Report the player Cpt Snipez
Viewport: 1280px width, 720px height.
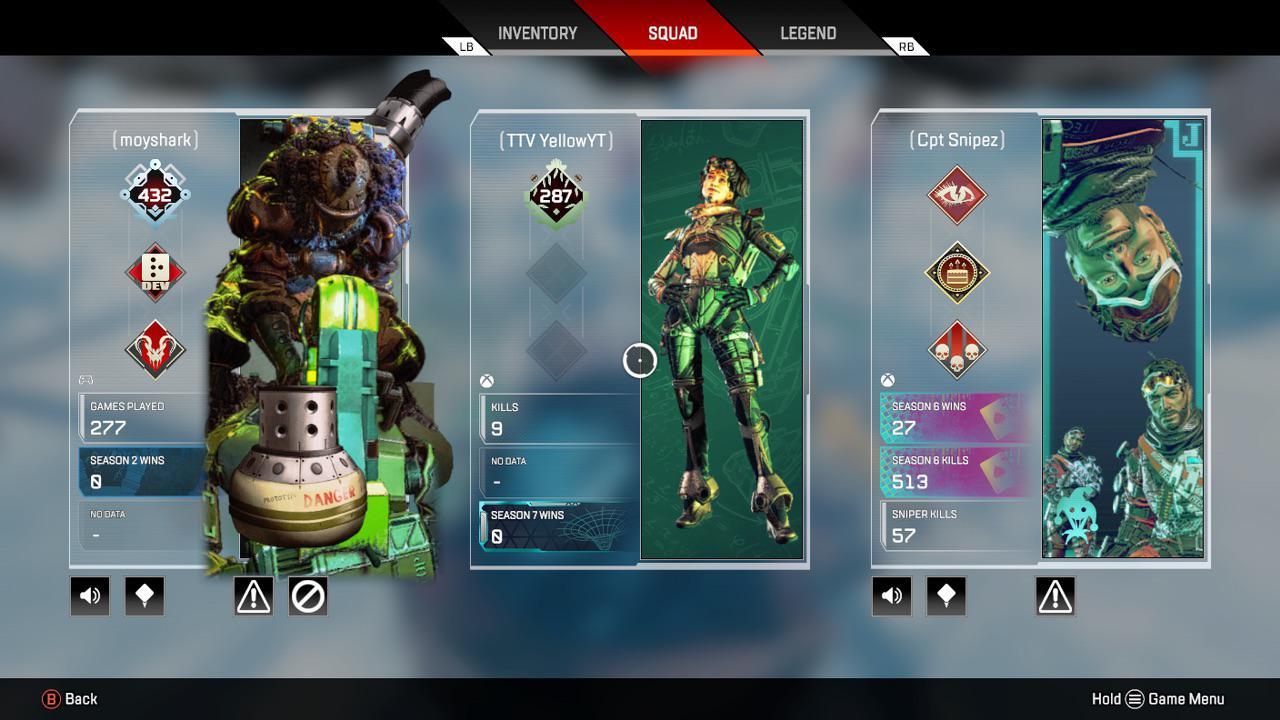1054,595
